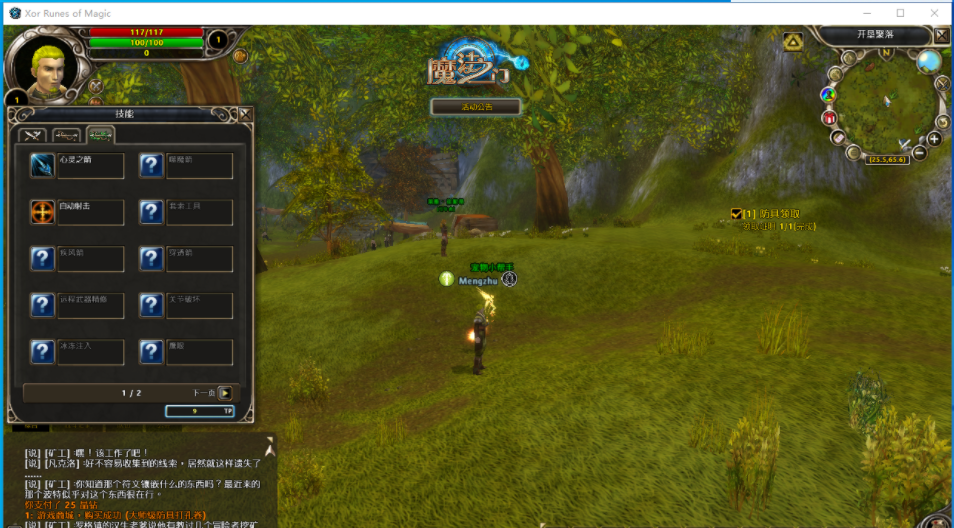The width and height of the screenshot is (954, 528).
Task: Open the red gift box icon
Action: pos(829,117)
